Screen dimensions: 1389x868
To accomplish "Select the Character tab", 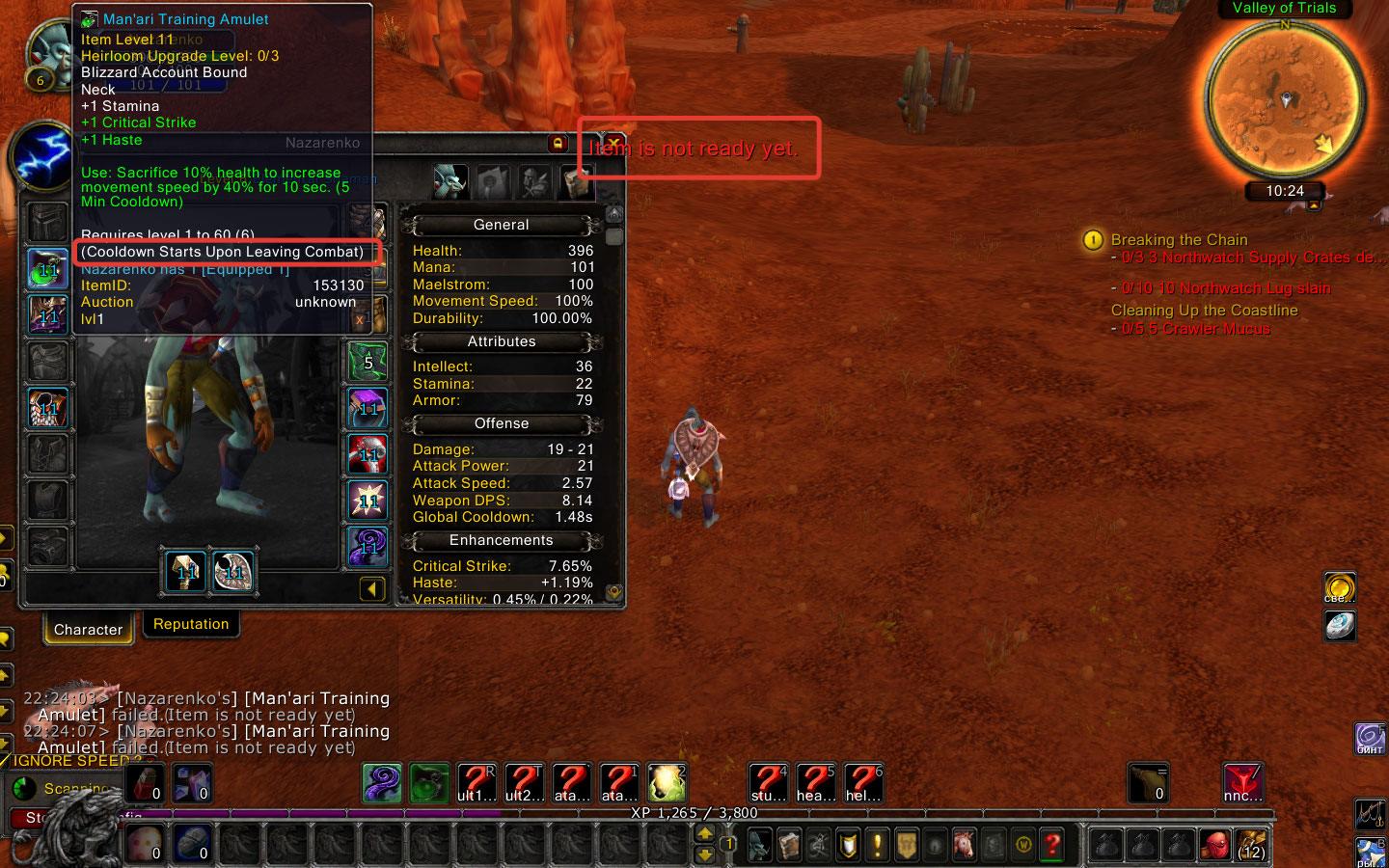I will [x=88, y=630].
